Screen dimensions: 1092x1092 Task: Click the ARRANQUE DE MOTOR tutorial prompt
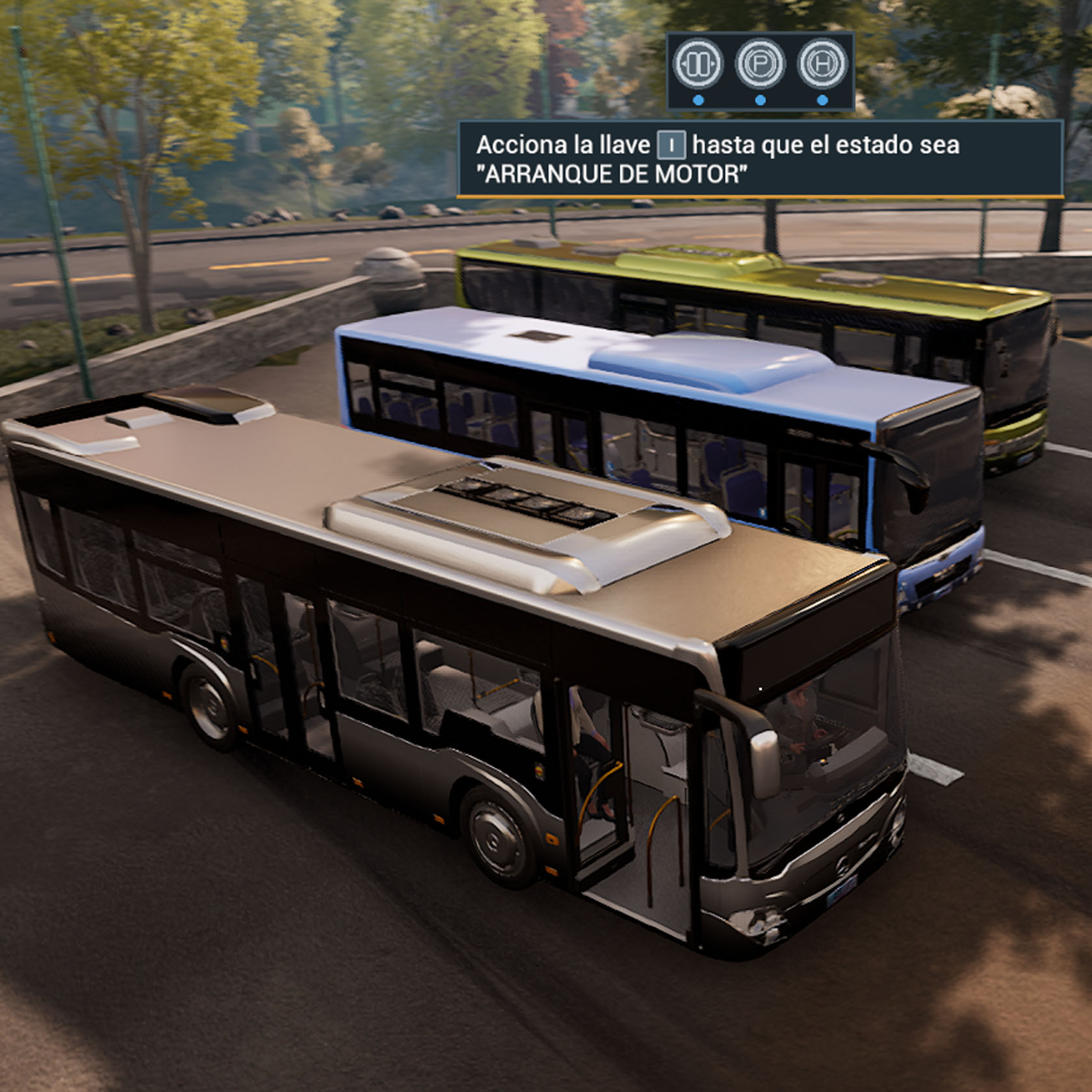[760, 159]
